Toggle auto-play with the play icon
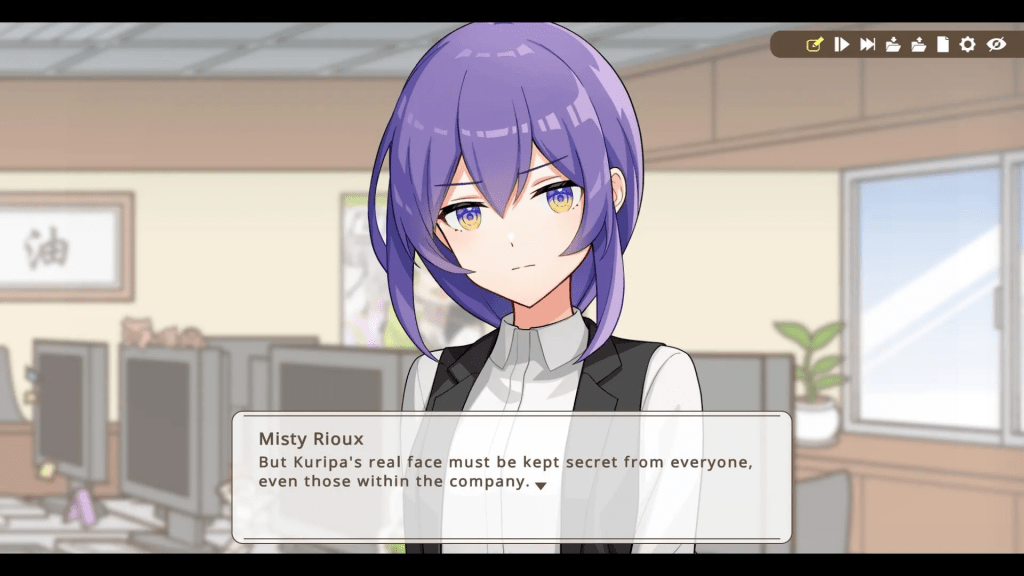The image size is (1024, 576). 842,44
